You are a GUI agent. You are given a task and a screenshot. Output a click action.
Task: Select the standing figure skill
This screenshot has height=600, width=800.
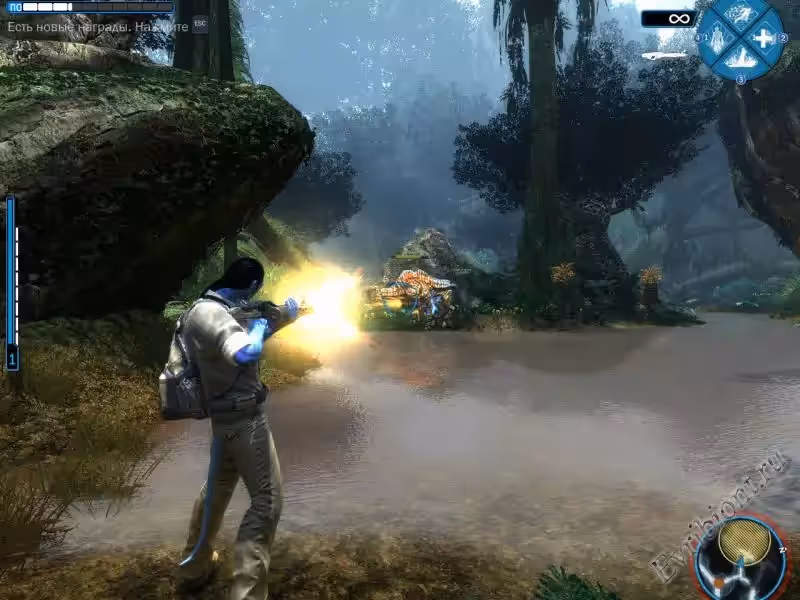point(716,39)
